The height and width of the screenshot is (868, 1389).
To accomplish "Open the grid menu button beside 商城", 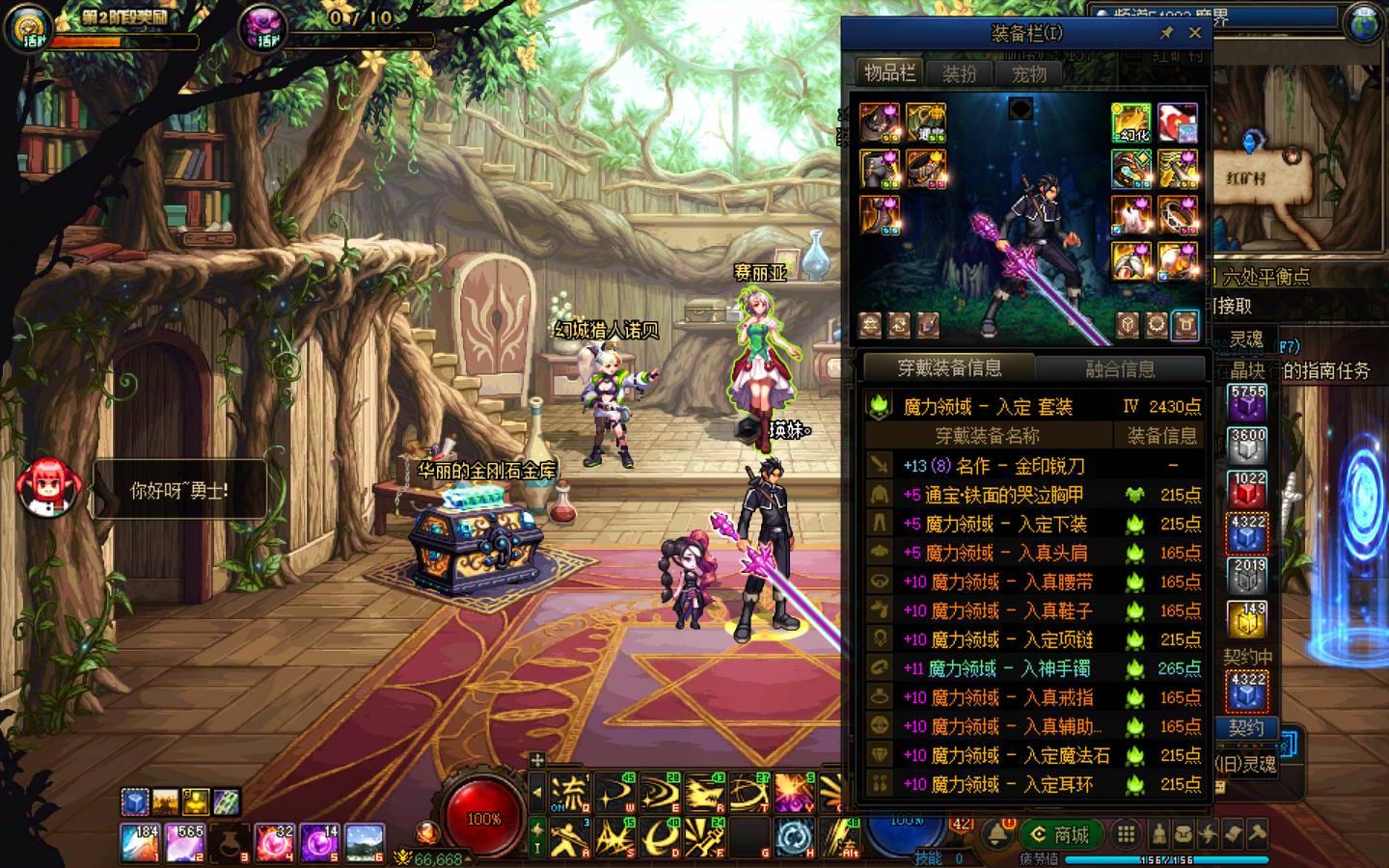I will click(x=1126, y=834).
